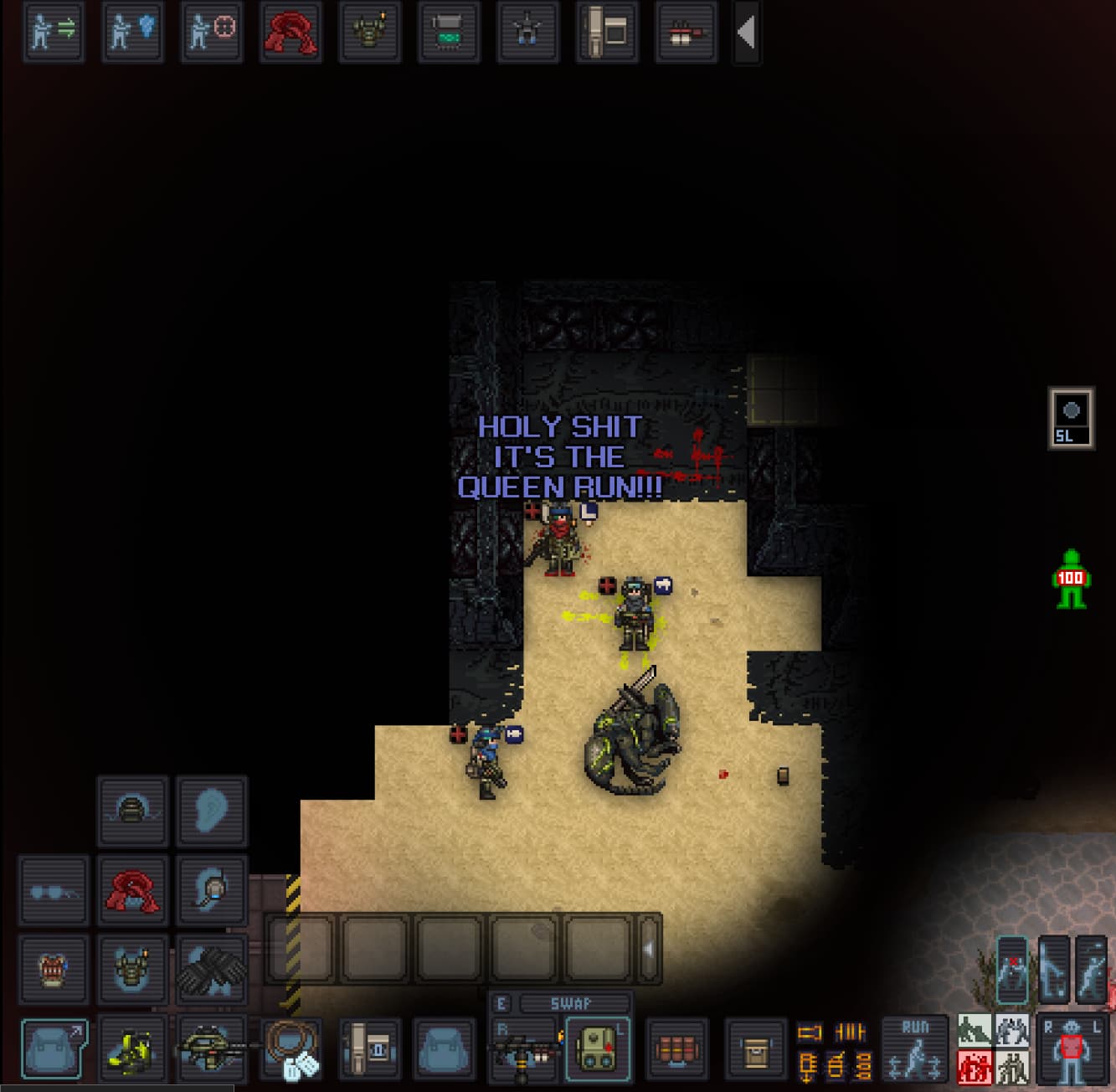Select the helmet equipment slot
The image size is (1116, 1092).
(x=132, y=811)
